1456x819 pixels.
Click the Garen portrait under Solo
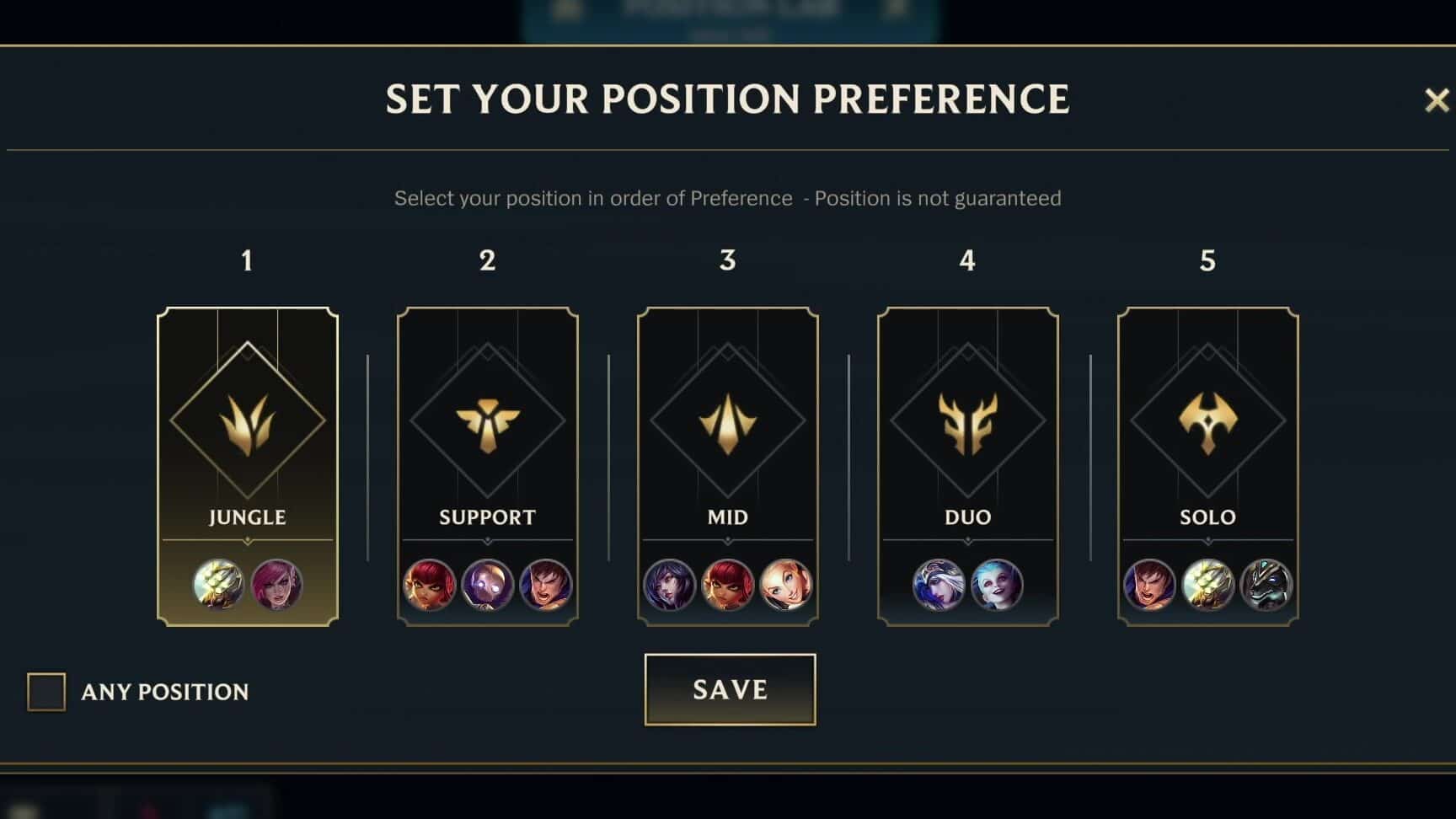coord(1148,586)
